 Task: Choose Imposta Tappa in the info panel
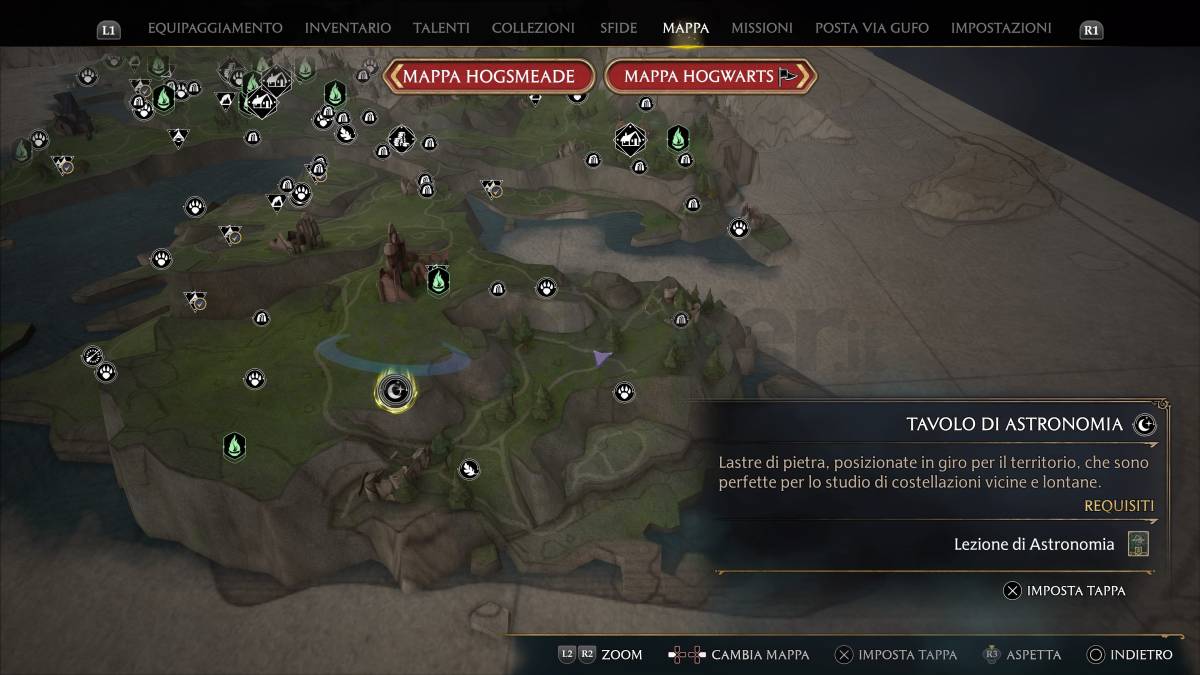coord(1065,591)
